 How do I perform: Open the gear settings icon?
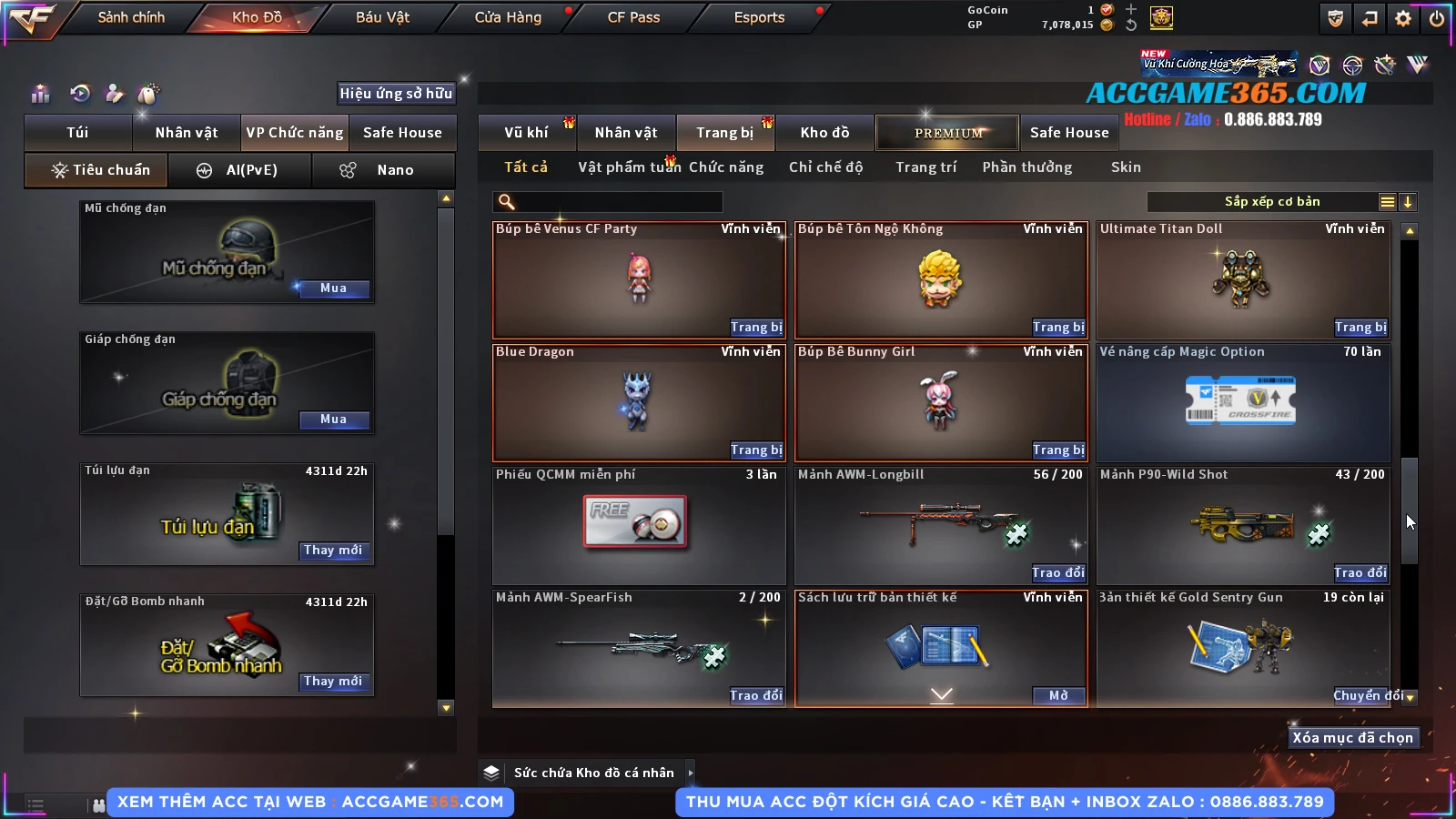click(1403, 18)
